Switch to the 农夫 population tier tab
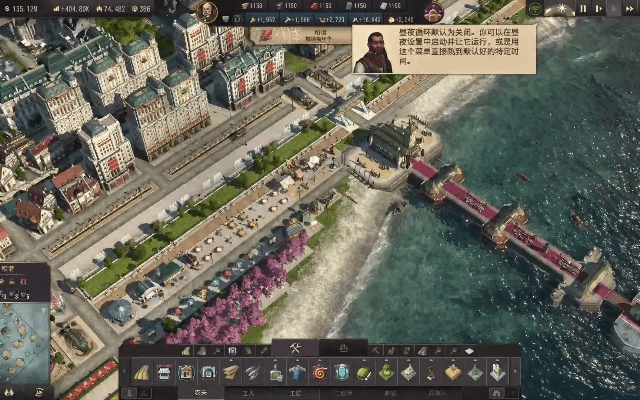Viewport: 640px width, 400px height. (x=201, y=393)
